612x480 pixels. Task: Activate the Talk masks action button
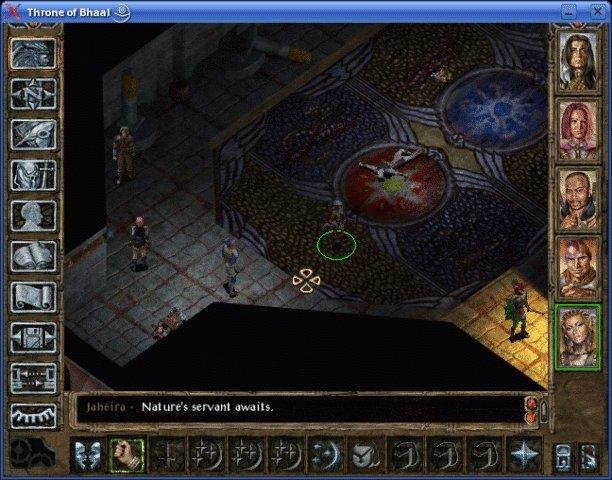coord(87,454)
